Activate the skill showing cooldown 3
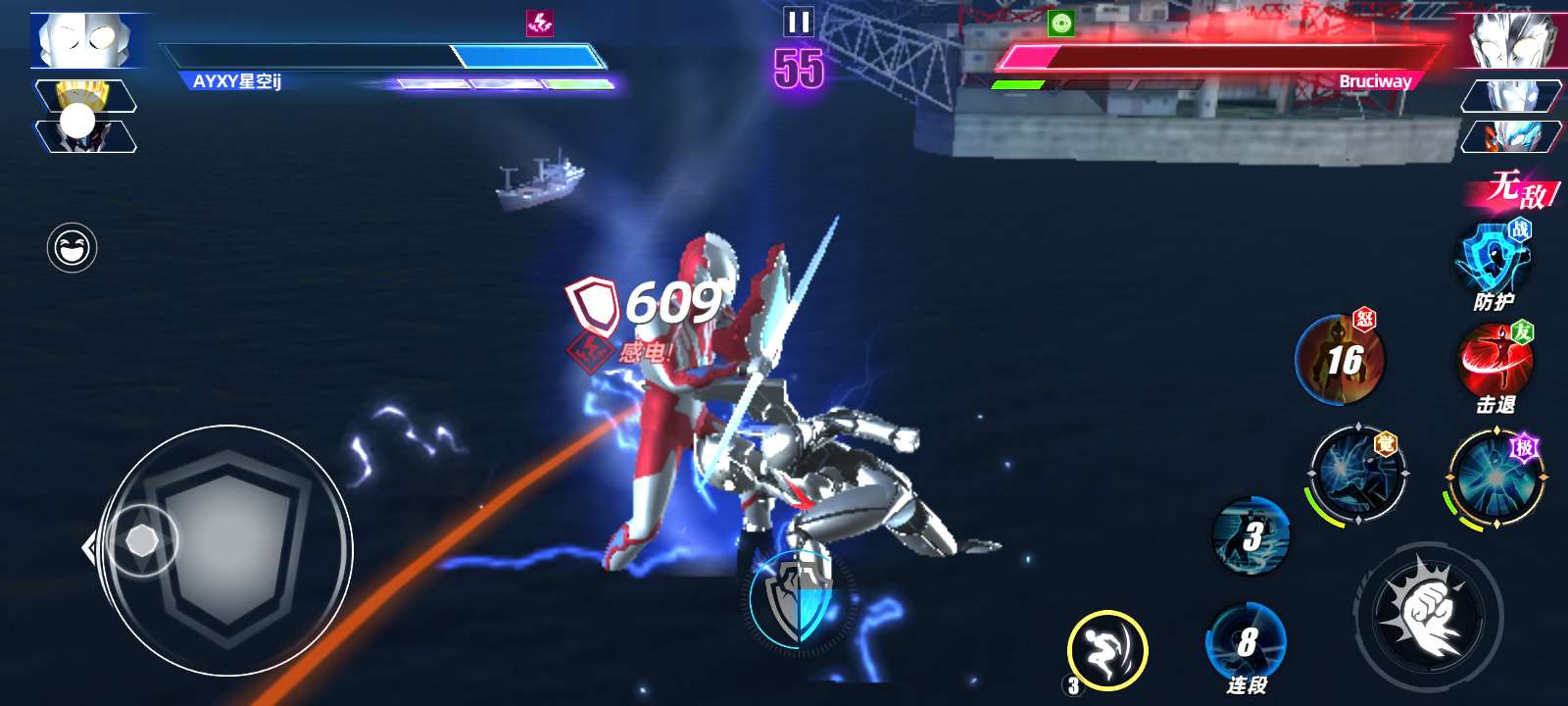Screen dimensions: 1568x706 (x=1250, y=535)
